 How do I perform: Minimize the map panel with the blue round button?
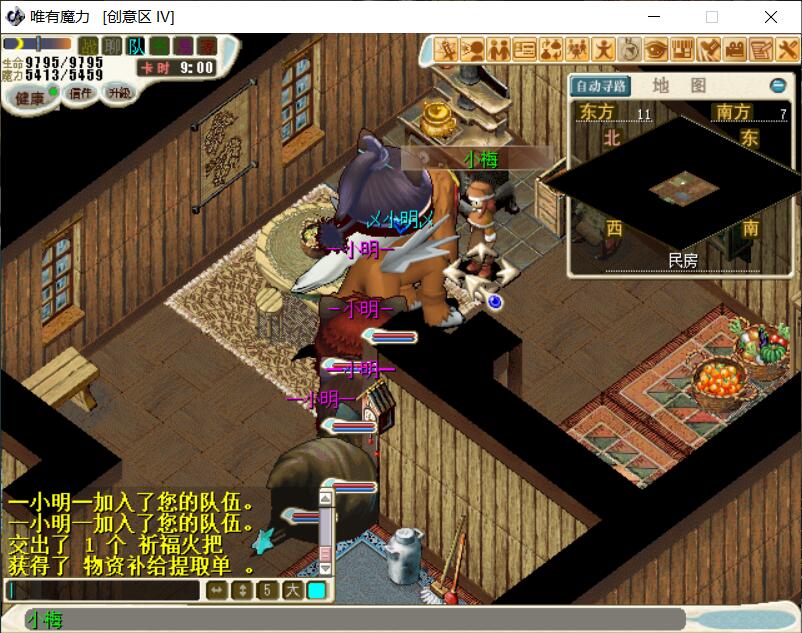click(x=777, y=86)
